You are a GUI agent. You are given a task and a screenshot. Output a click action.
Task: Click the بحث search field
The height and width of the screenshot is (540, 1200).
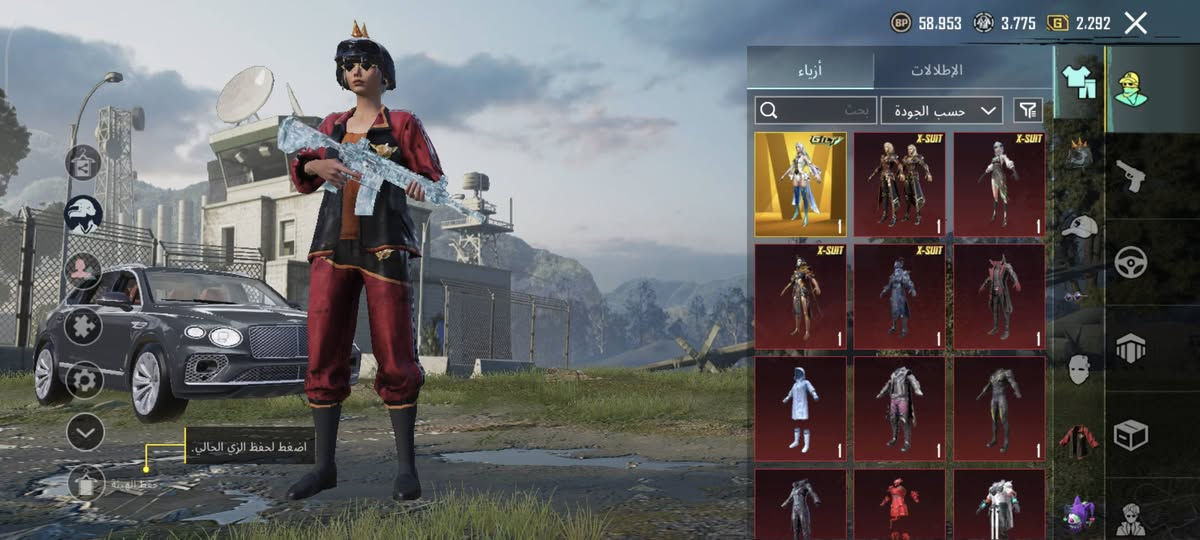pos(816,110)
